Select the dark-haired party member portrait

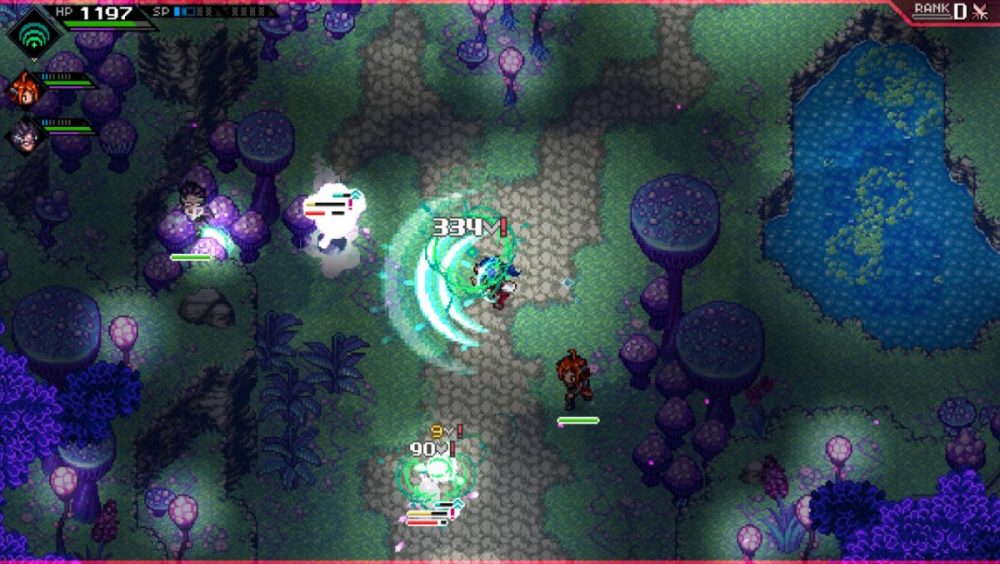pyautogui.click(x=22, y=134)
